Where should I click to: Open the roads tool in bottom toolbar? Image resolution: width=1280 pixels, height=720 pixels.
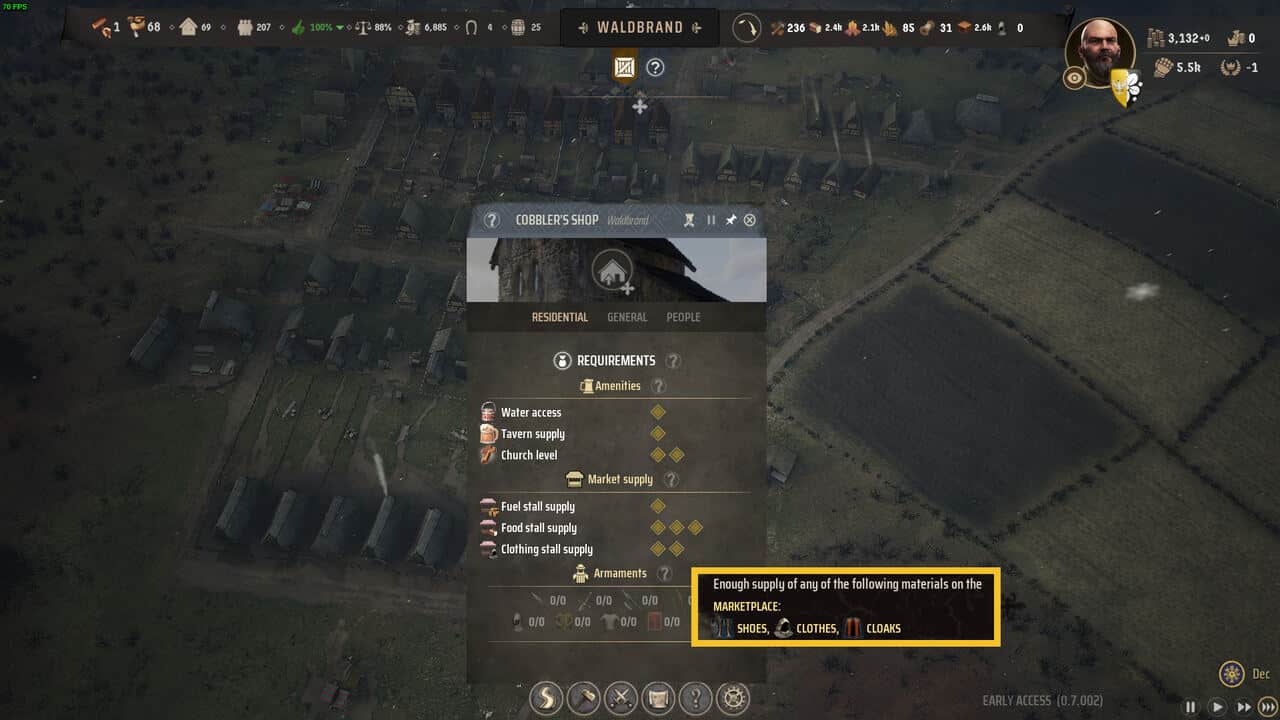(546, 697)
